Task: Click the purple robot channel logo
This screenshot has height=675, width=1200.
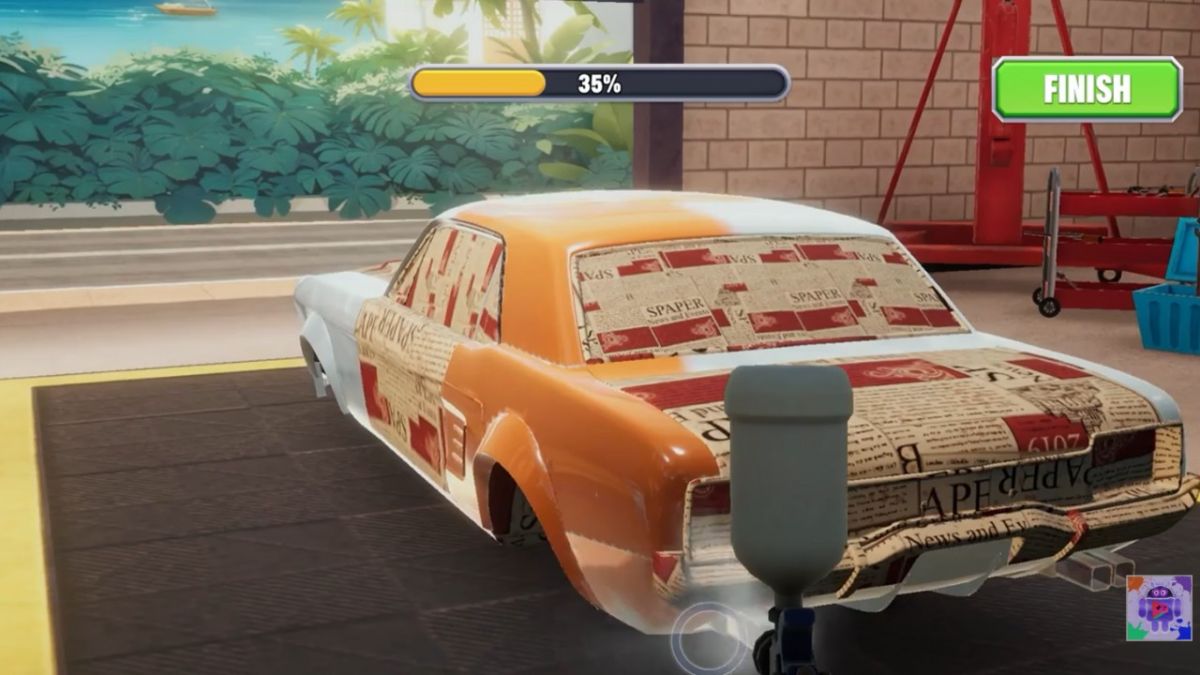Action: point(1159,607)
